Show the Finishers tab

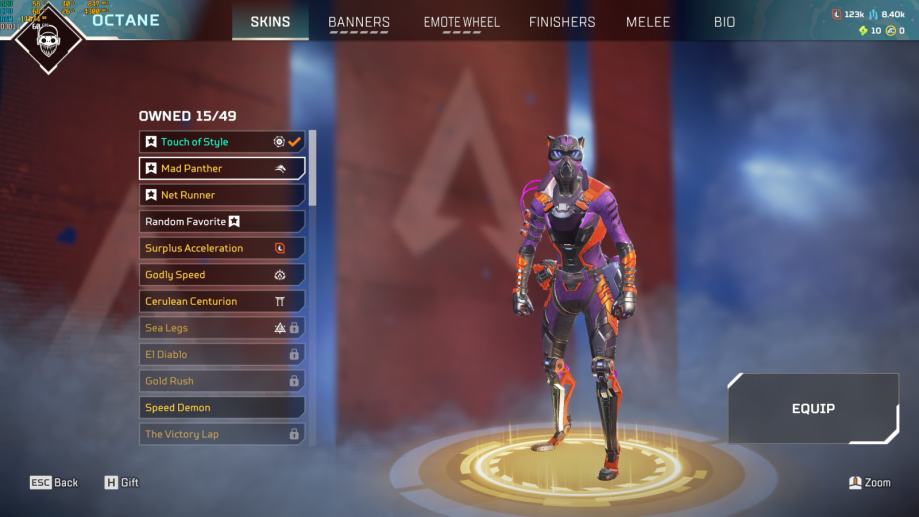(x=562, y=22)
